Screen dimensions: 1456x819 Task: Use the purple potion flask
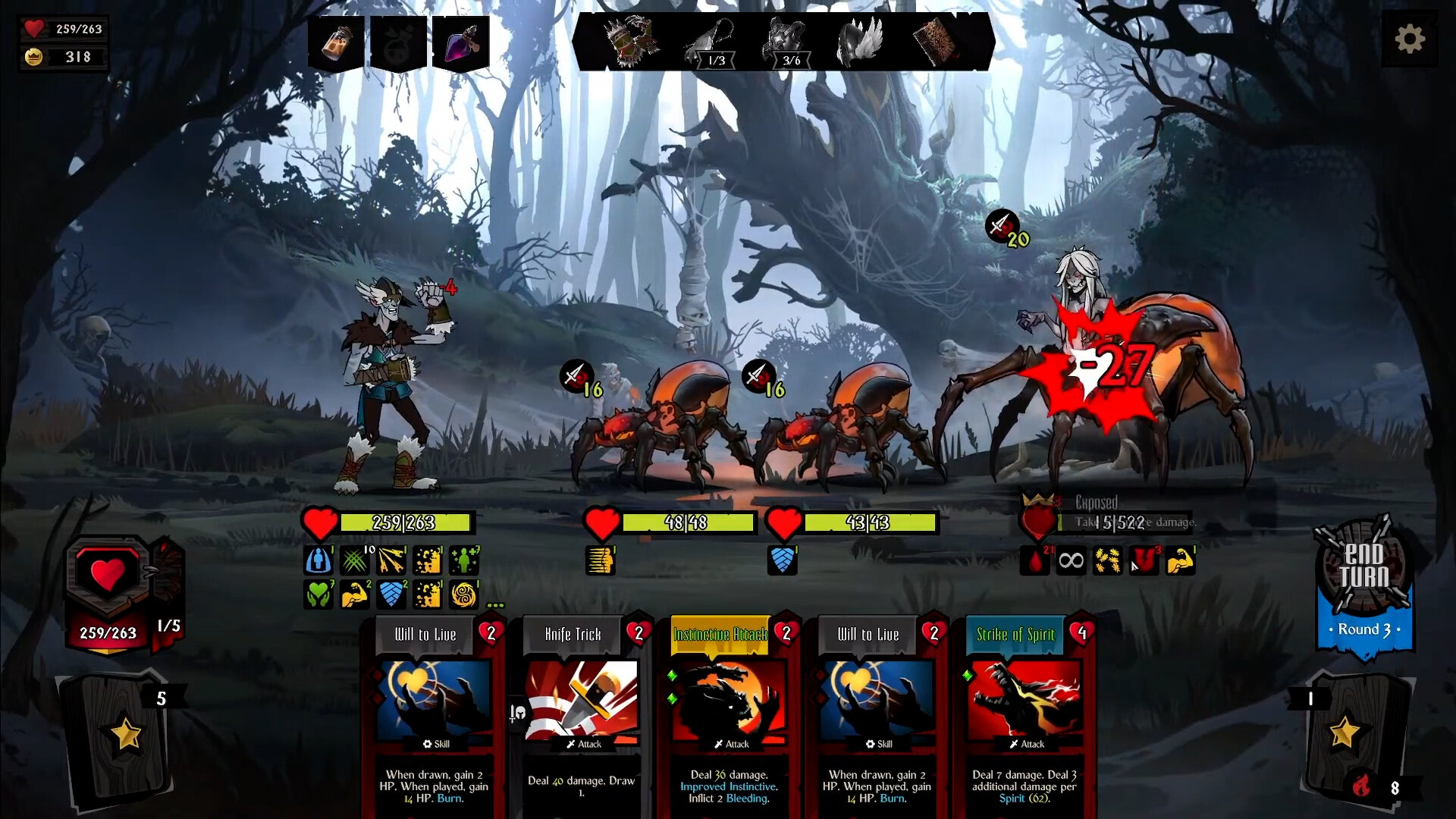point(461,42)
